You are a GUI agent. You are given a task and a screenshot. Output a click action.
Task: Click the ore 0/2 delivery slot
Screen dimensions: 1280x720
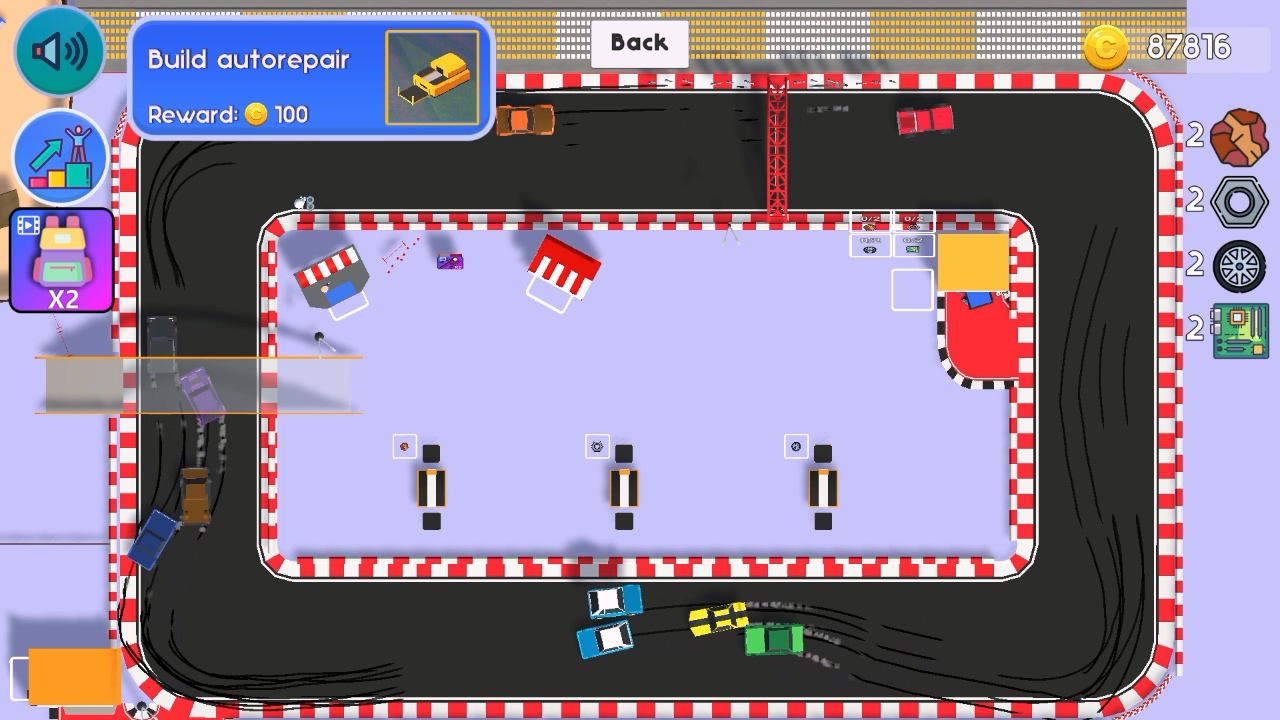pos(869,222)
